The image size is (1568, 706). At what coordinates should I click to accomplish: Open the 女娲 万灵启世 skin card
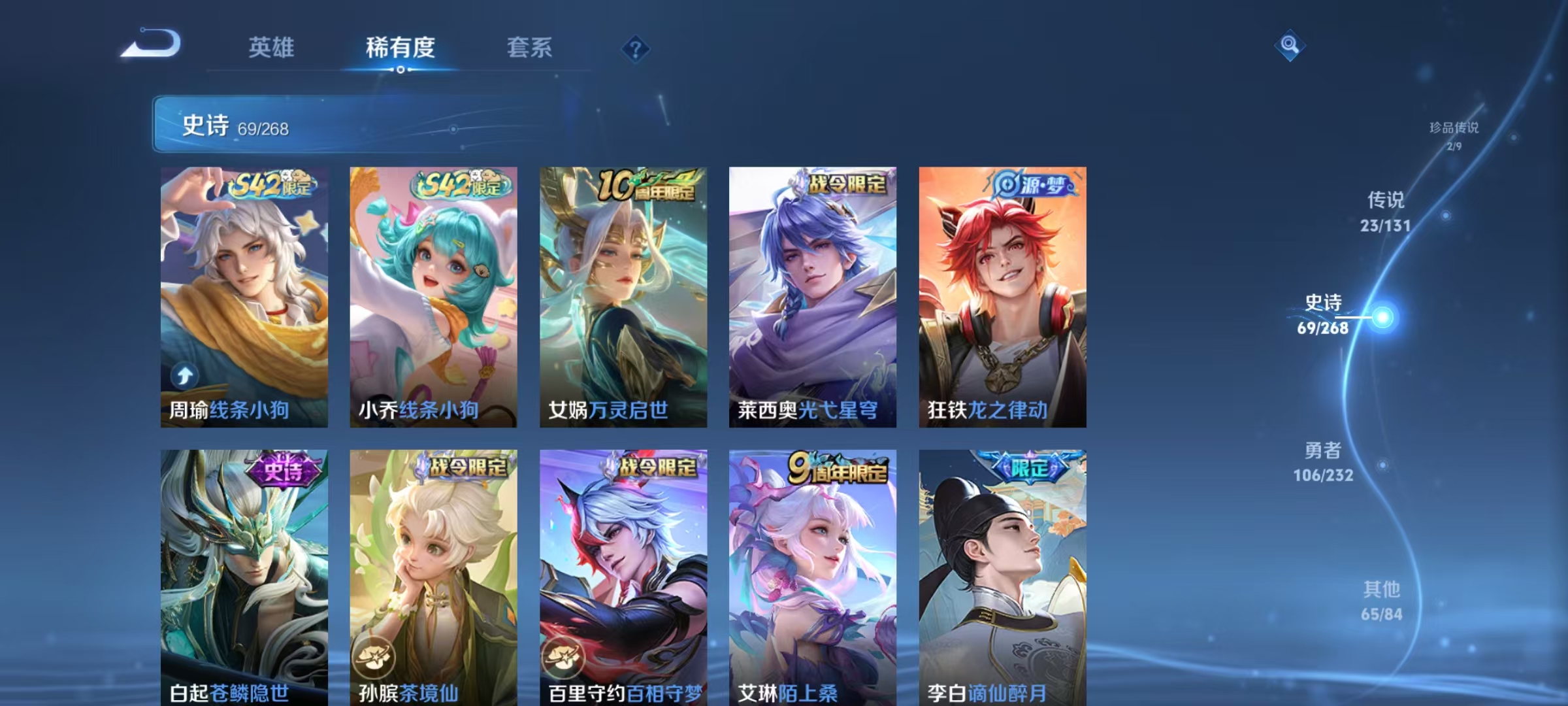[623, 297]
